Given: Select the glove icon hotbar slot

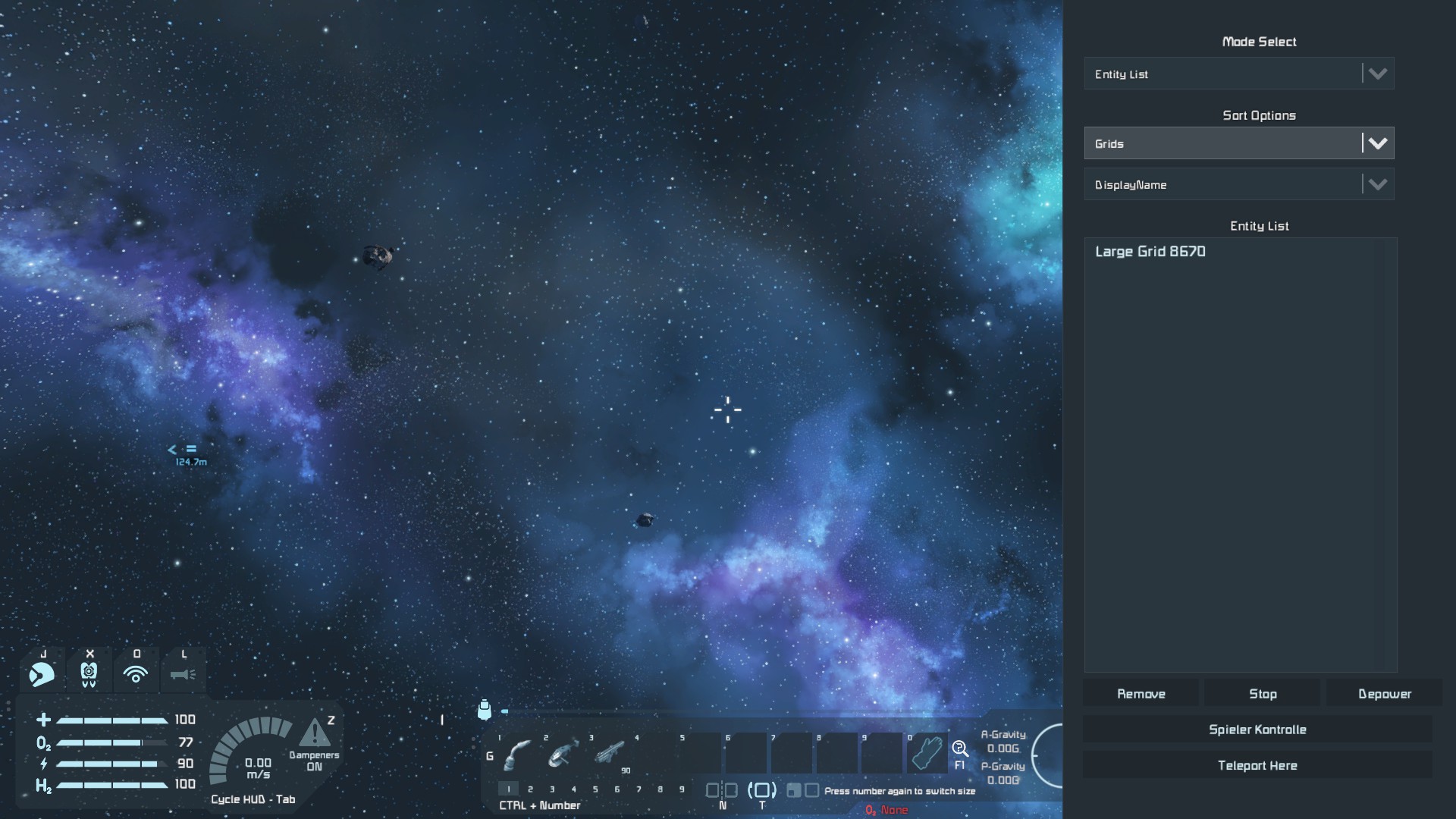Looking at the screenshot, I should click(x=927, y=753).
